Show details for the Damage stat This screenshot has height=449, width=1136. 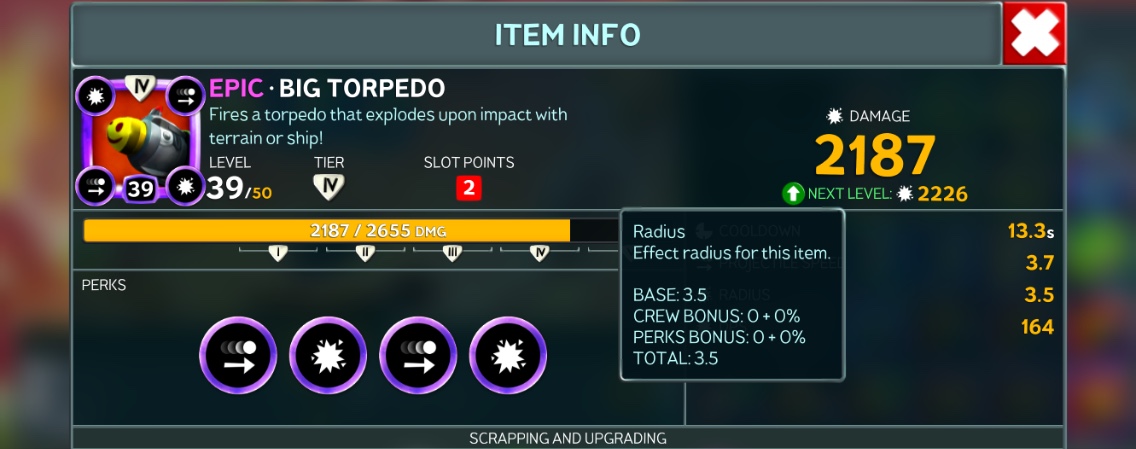tap(874, 152)
